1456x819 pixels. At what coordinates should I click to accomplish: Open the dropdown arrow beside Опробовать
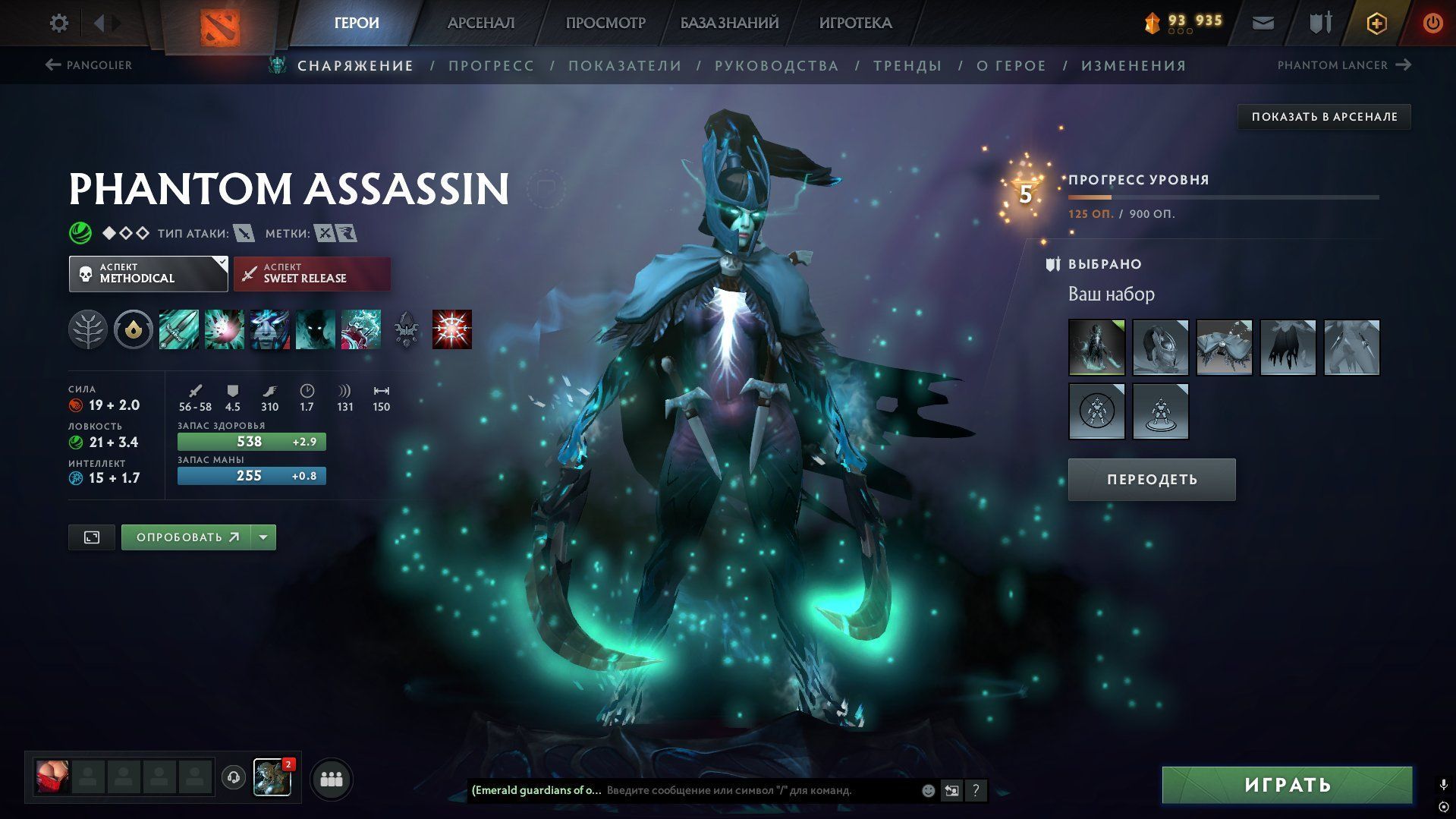(263, 537)
